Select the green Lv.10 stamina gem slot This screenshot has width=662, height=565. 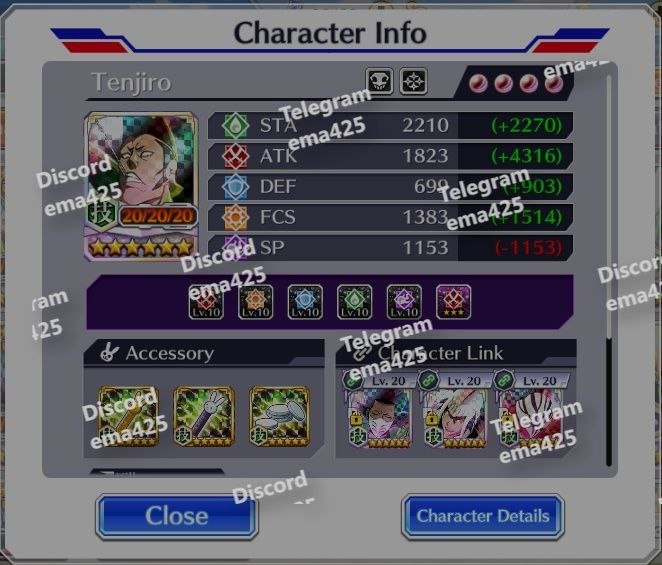[x=355, y=302]
